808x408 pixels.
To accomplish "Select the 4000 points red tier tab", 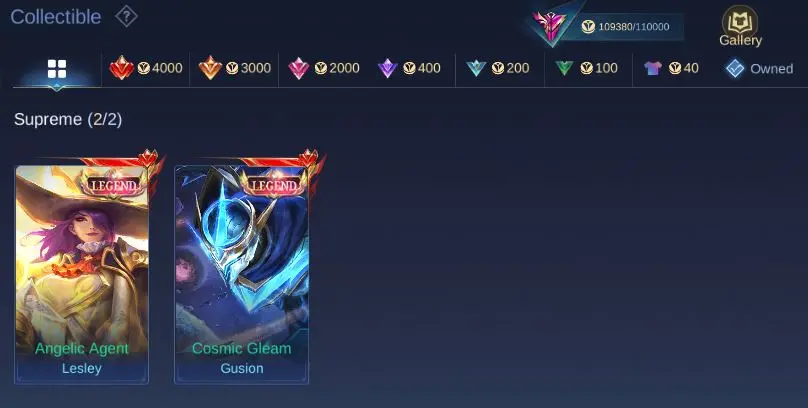I will (x=146, y=68).
